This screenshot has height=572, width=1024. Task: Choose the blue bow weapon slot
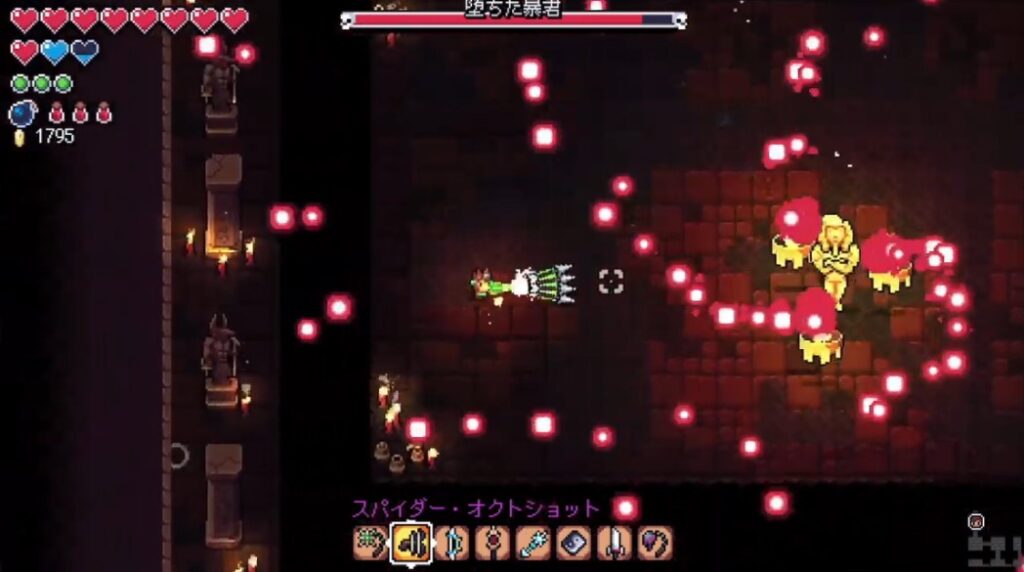click(x=452, y=542)
